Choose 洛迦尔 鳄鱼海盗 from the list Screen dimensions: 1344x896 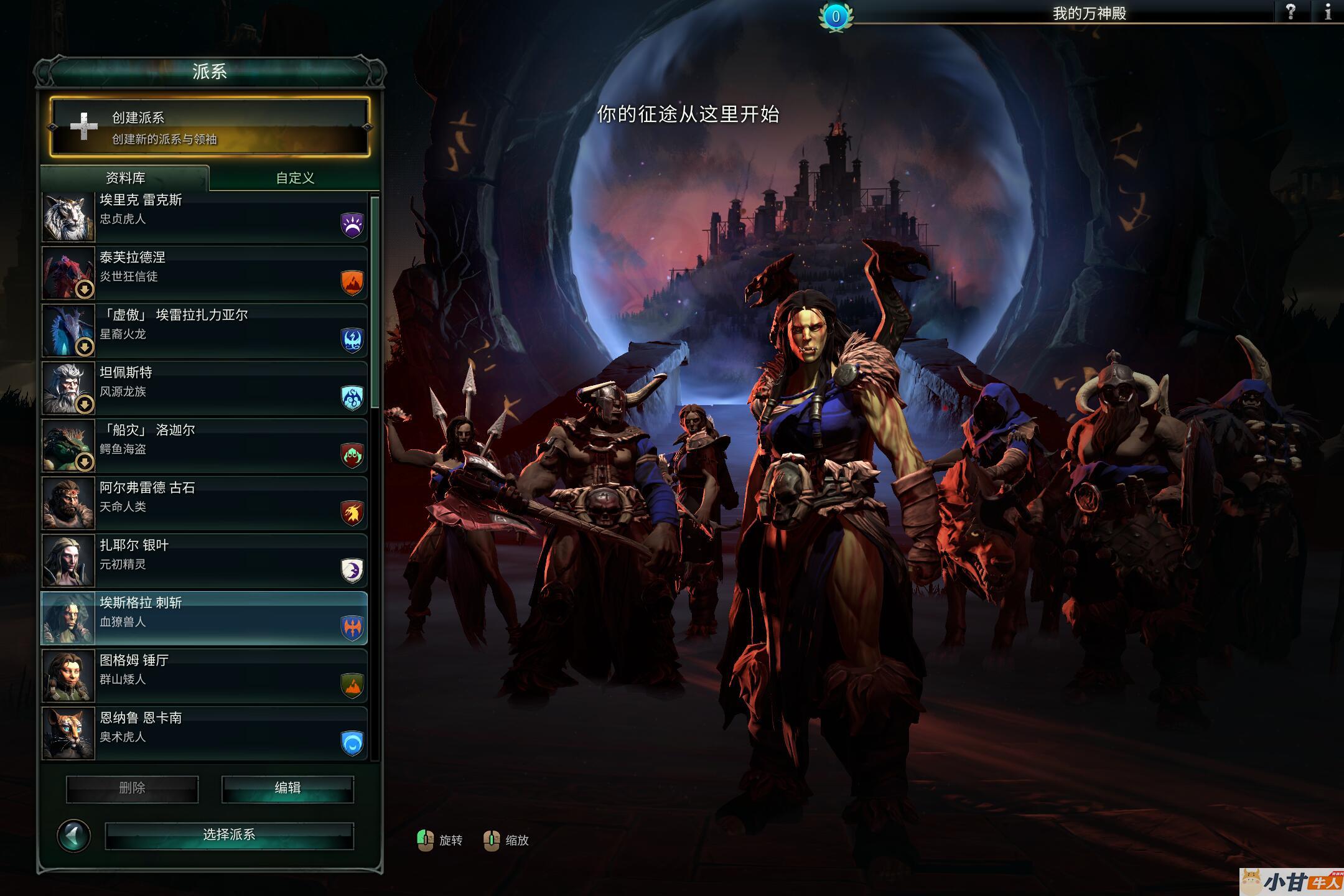[205, 446]
